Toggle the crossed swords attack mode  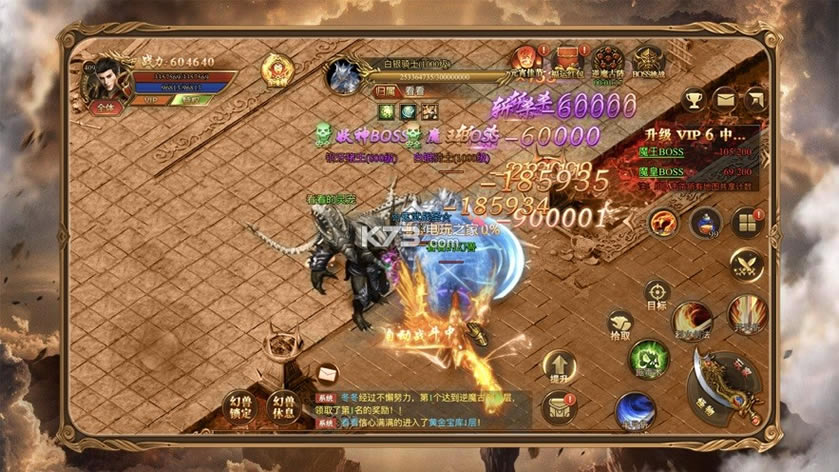pyautogui.click(x=746, y=264)
